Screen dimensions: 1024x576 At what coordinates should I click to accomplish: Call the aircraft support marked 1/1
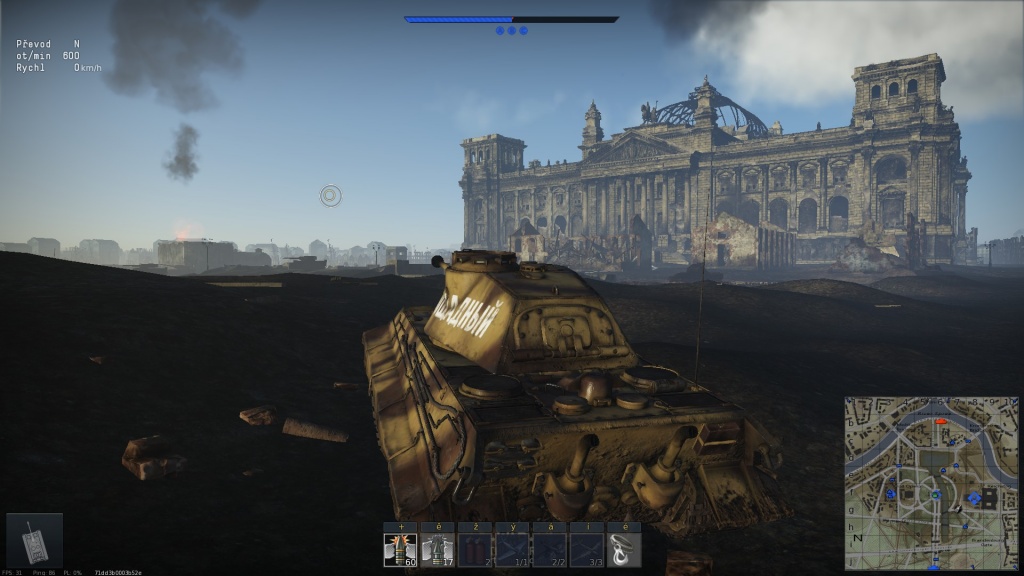pos(512,549)
